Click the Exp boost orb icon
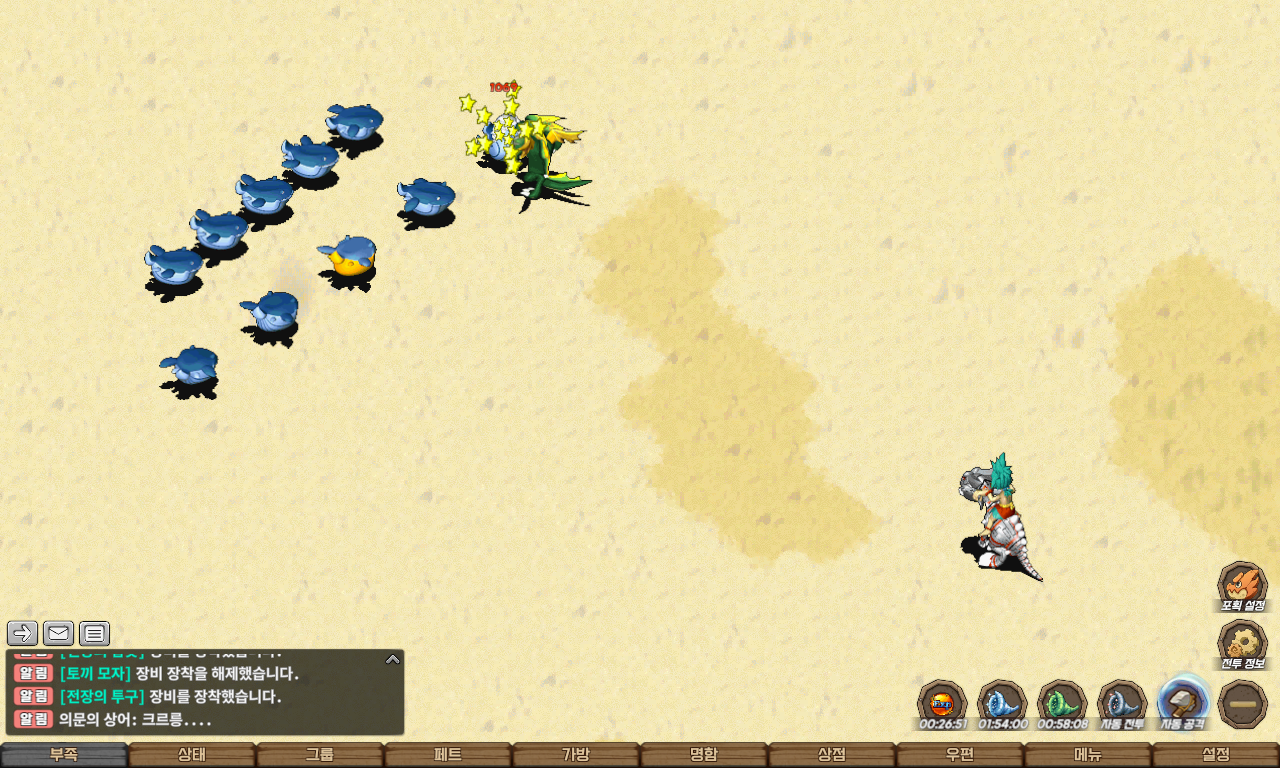This screenshot has width=1280, height=768. [942, 702]
